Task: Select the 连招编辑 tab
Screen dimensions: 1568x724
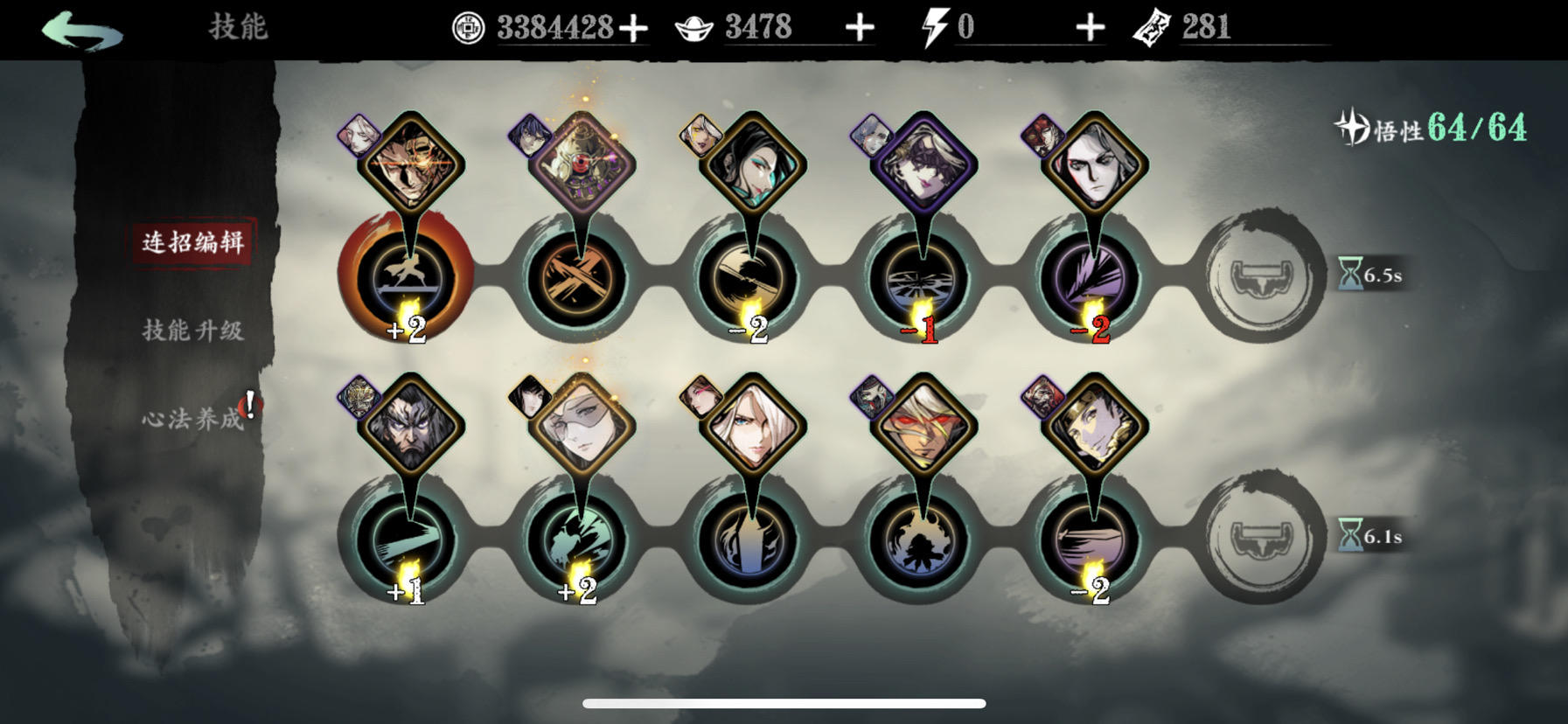Action: (194, 245)
